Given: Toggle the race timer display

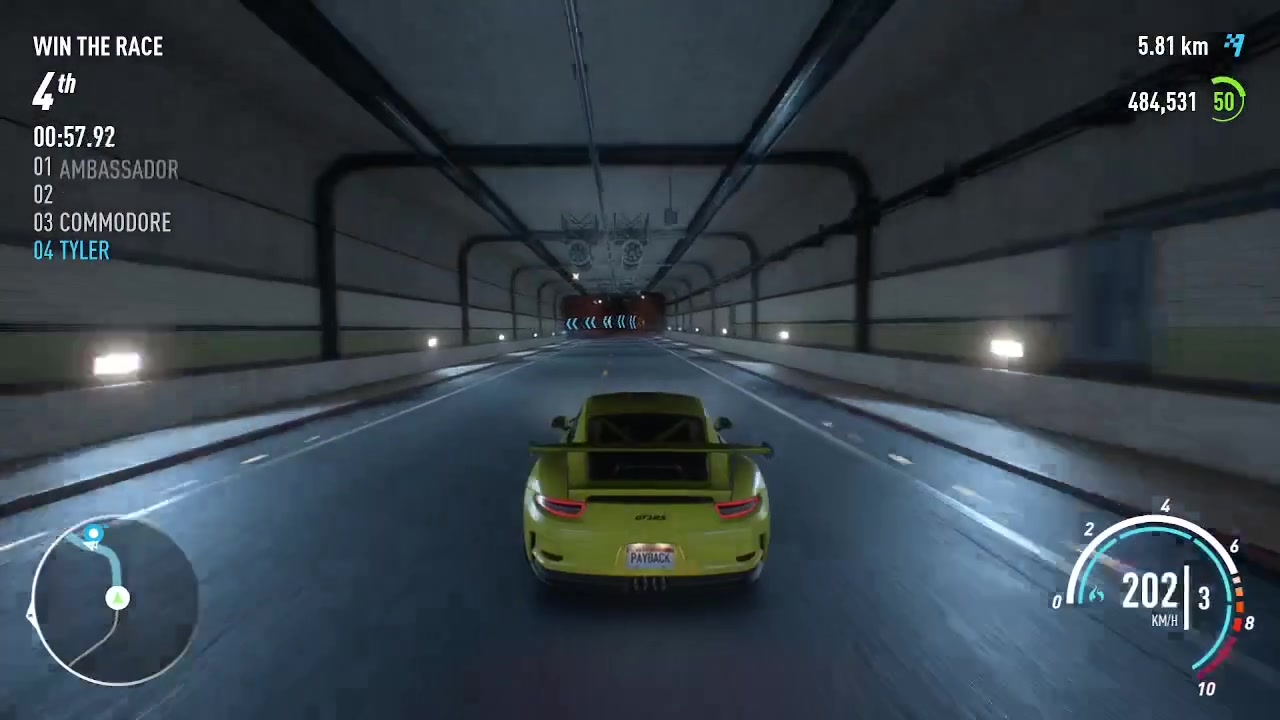Looking at the screenshot, I should click(74, 137).
